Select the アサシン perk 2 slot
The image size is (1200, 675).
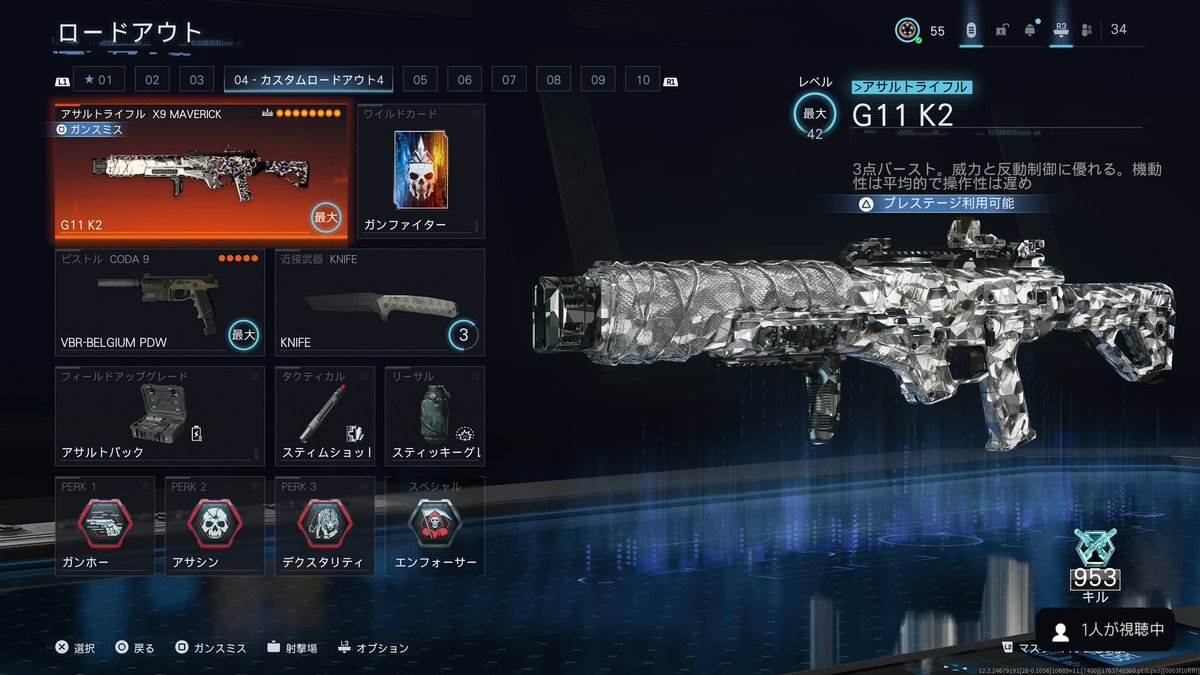215,527
